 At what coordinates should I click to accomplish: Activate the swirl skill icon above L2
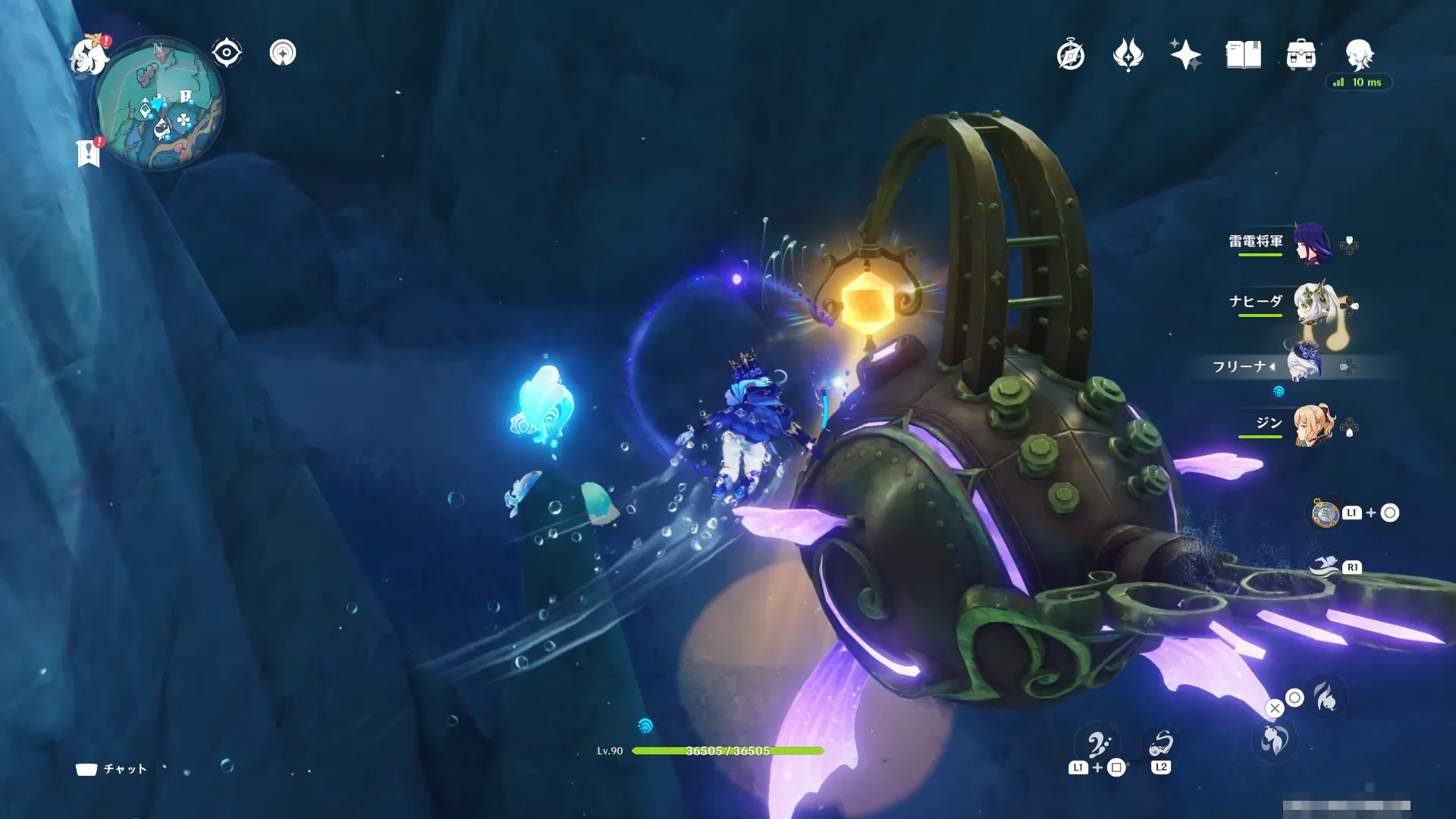pos(1160,743)
